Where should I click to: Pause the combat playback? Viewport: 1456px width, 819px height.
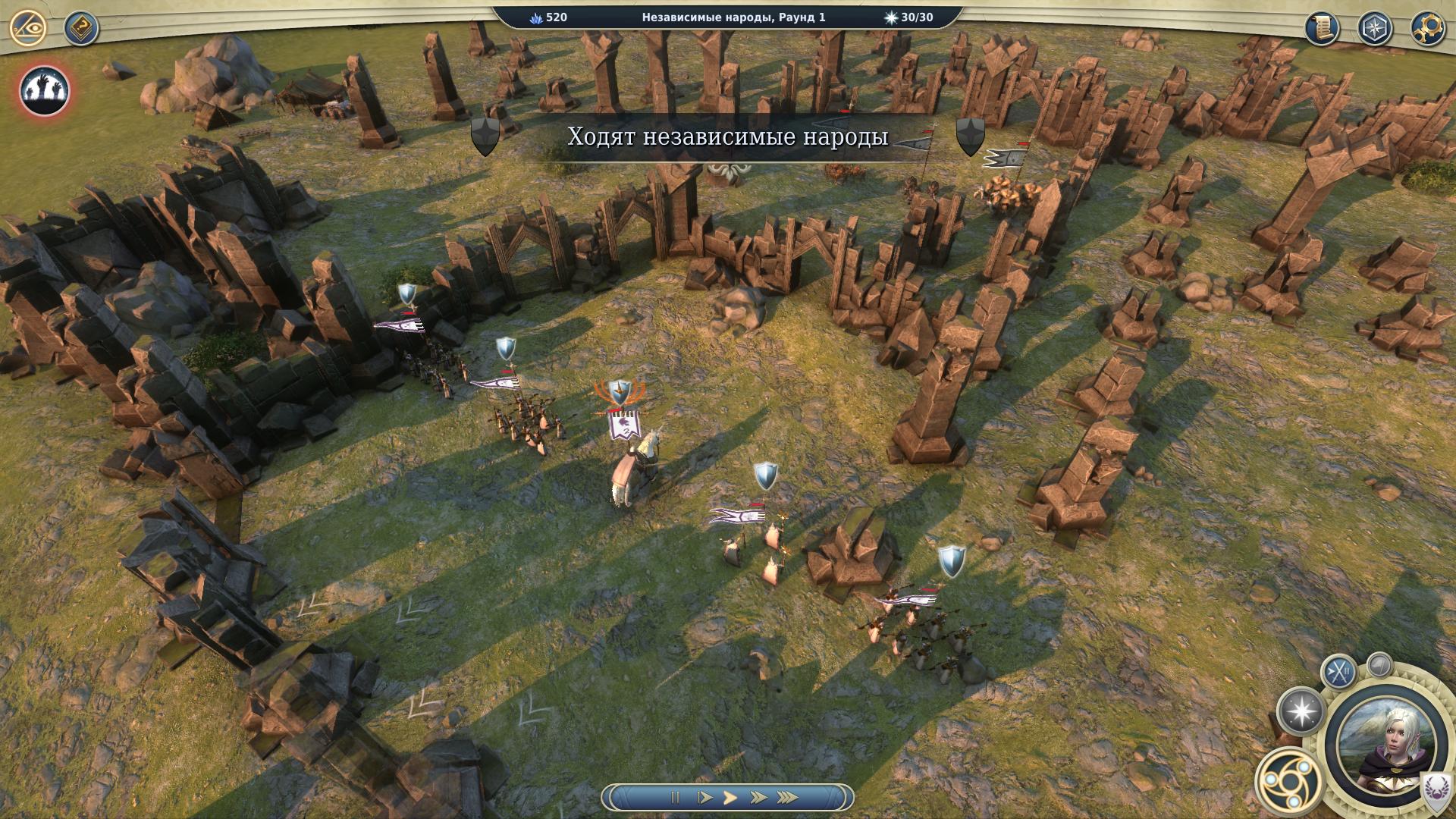point(675,797)
